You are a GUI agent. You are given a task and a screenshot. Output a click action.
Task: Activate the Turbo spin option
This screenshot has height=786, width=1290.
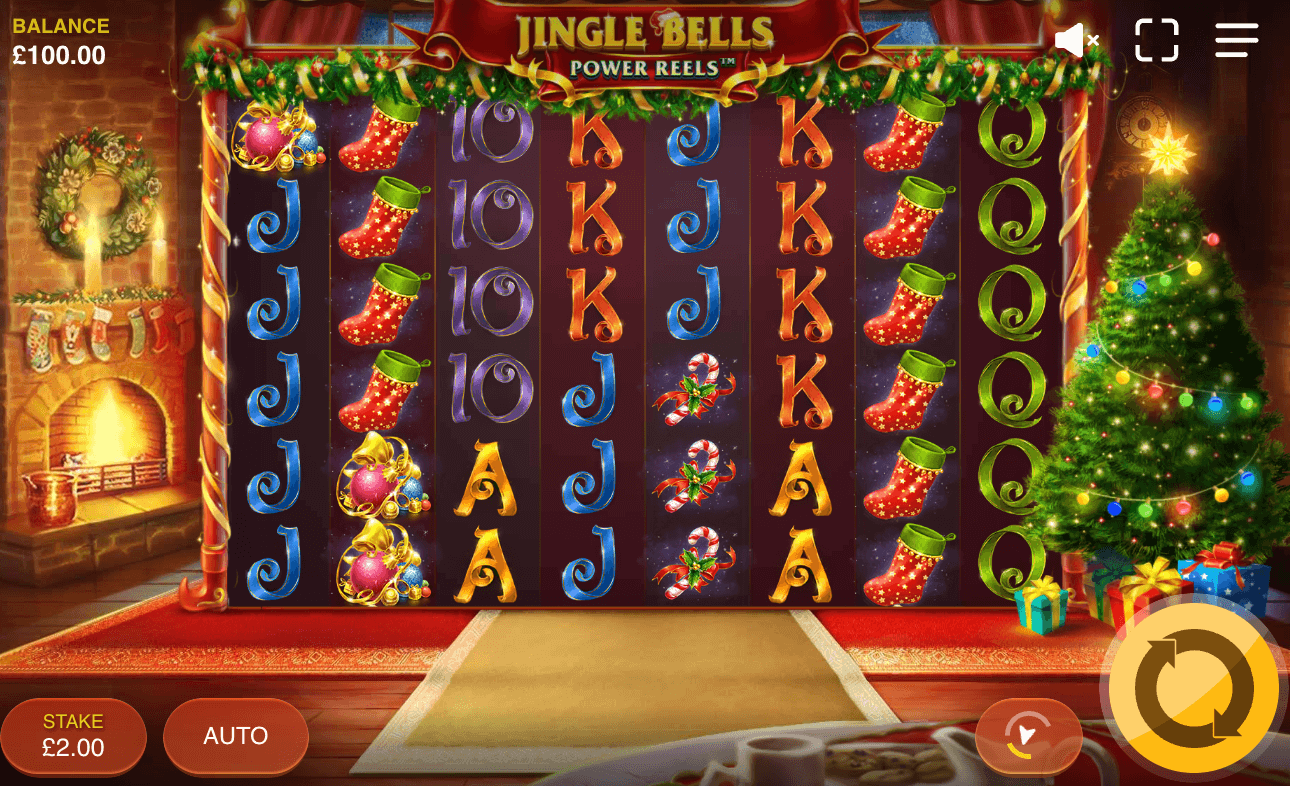click(x=1028, y=736)
